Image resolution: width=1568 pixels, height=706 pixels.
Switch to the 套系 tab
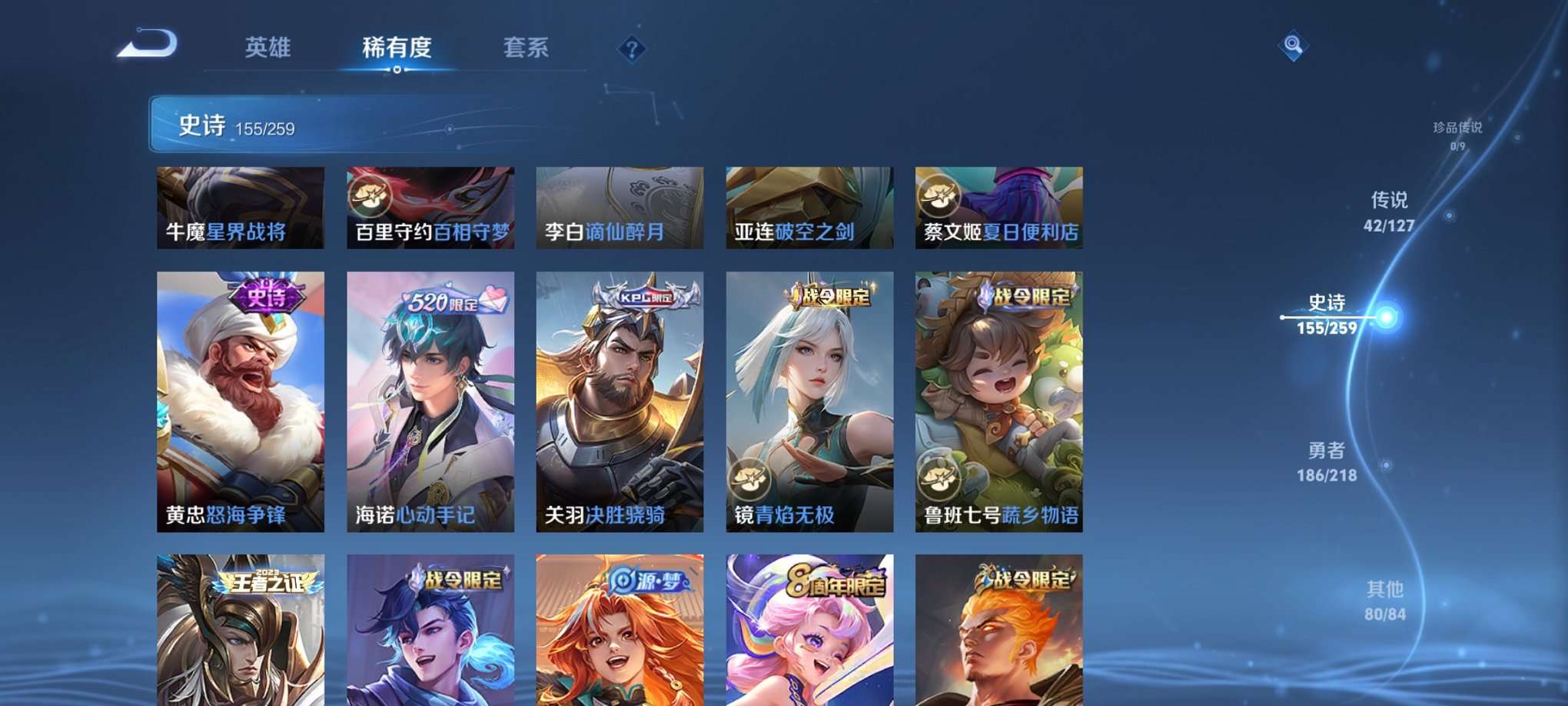pos(524,48)
